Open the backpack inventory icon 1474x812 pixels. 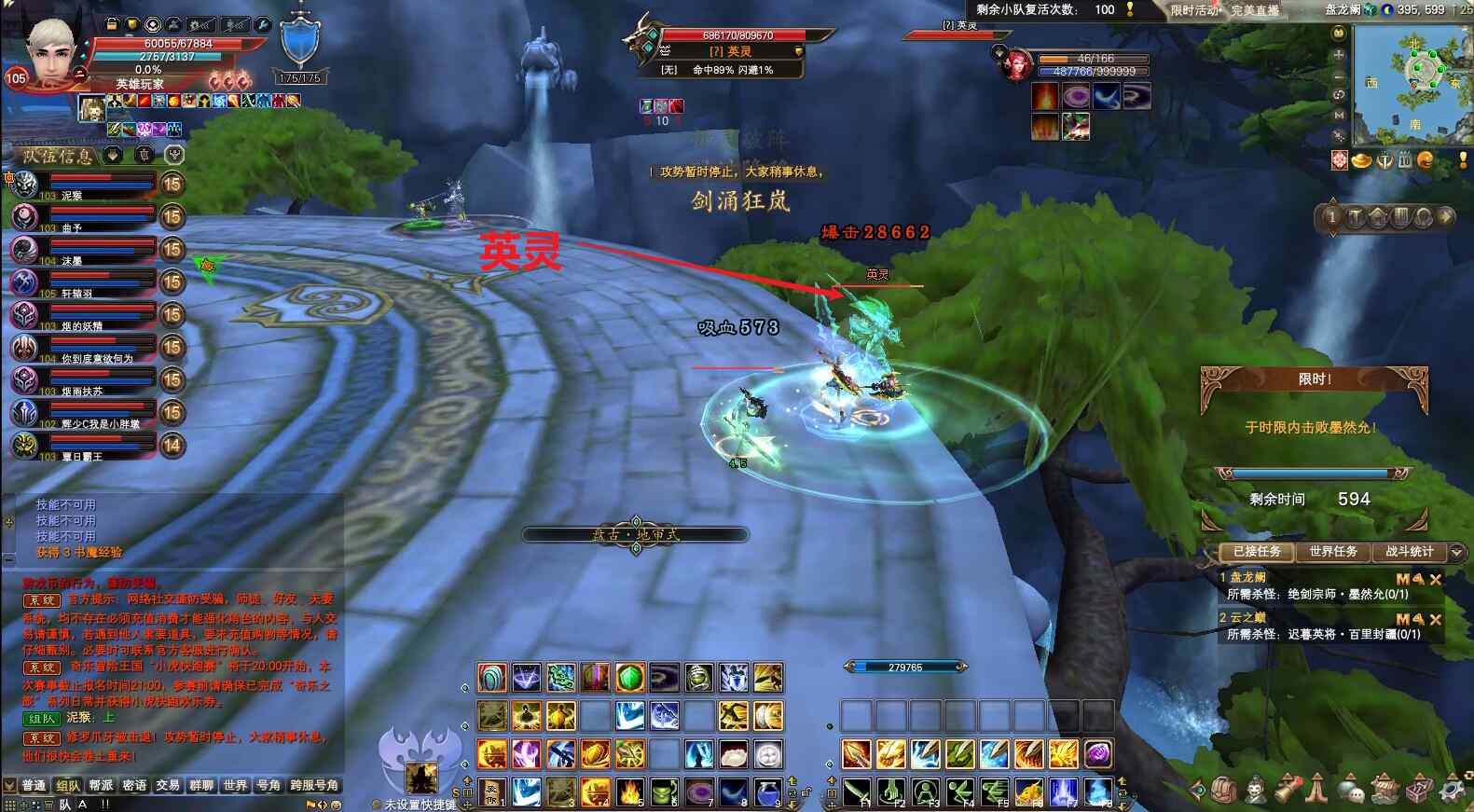click(1223, 791)
